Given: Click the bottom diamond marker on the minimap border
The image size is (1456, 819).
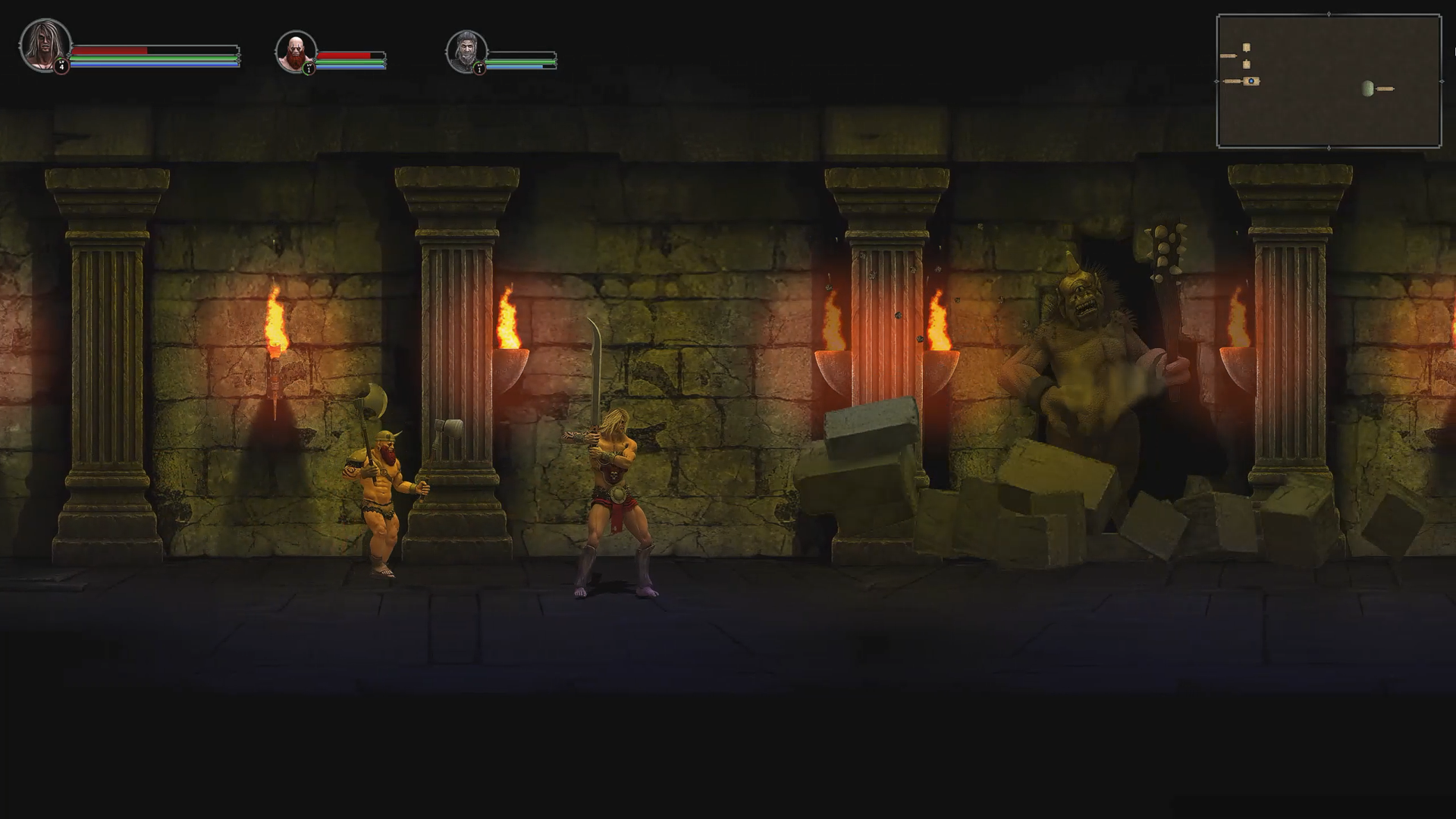Looking at the screenshot, I should pyautogui.click(x=1329, y=147).
